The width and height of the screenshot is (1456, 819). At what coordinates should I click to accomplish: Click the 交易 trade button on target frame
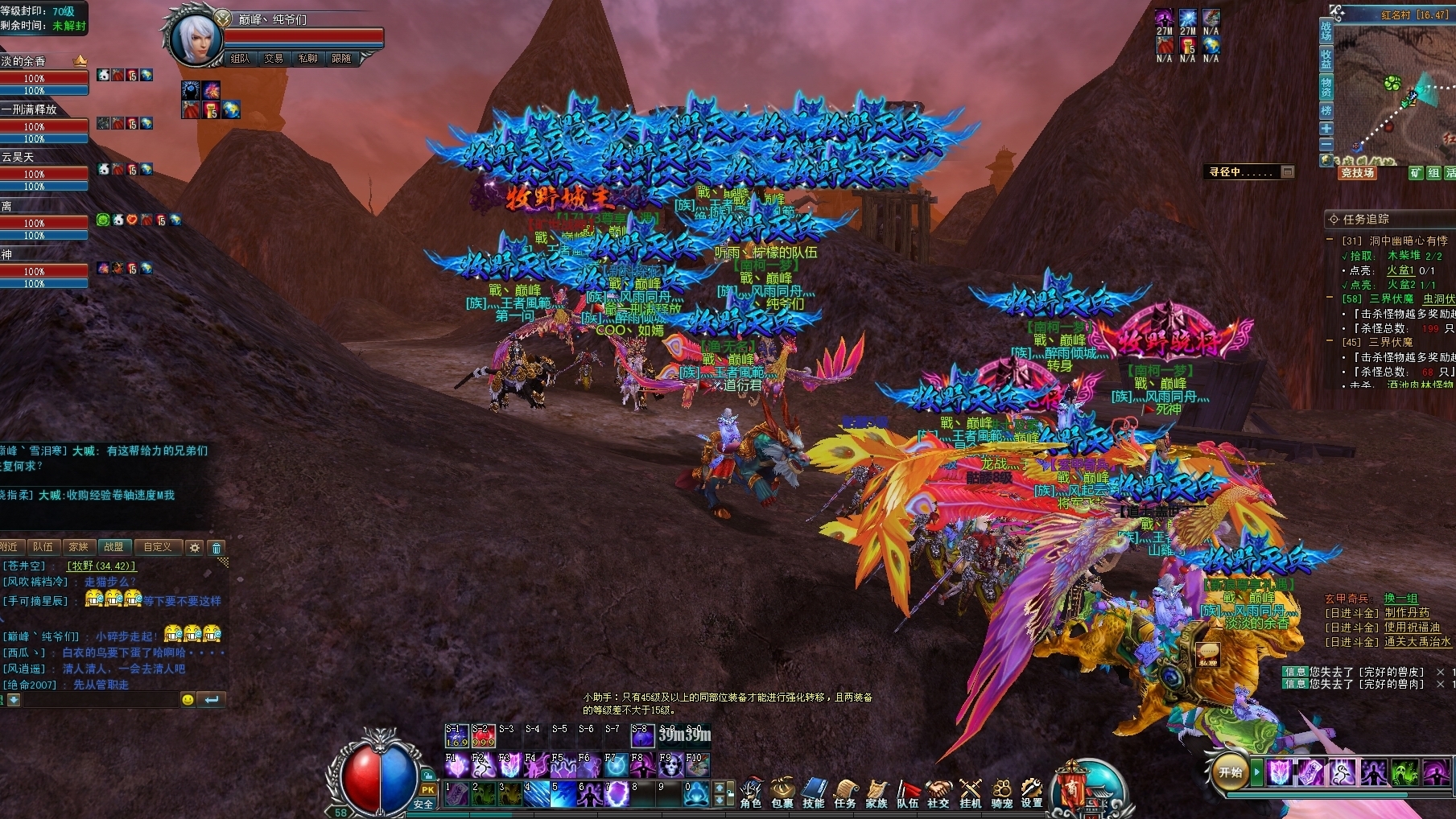[x=274, y=59]
